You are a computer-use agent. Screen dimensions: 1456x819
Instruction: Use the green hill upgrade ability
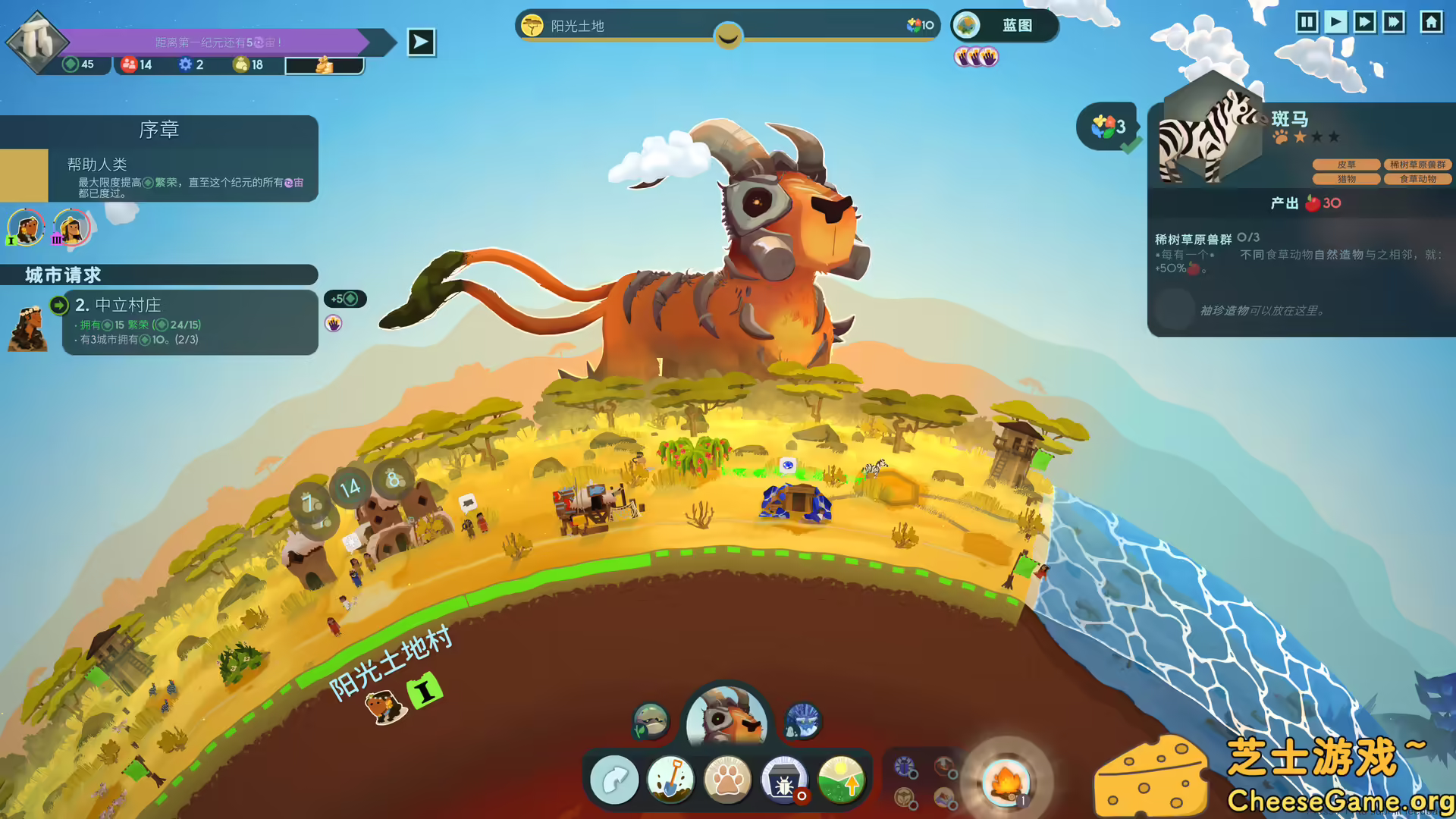tap(841, 780)
